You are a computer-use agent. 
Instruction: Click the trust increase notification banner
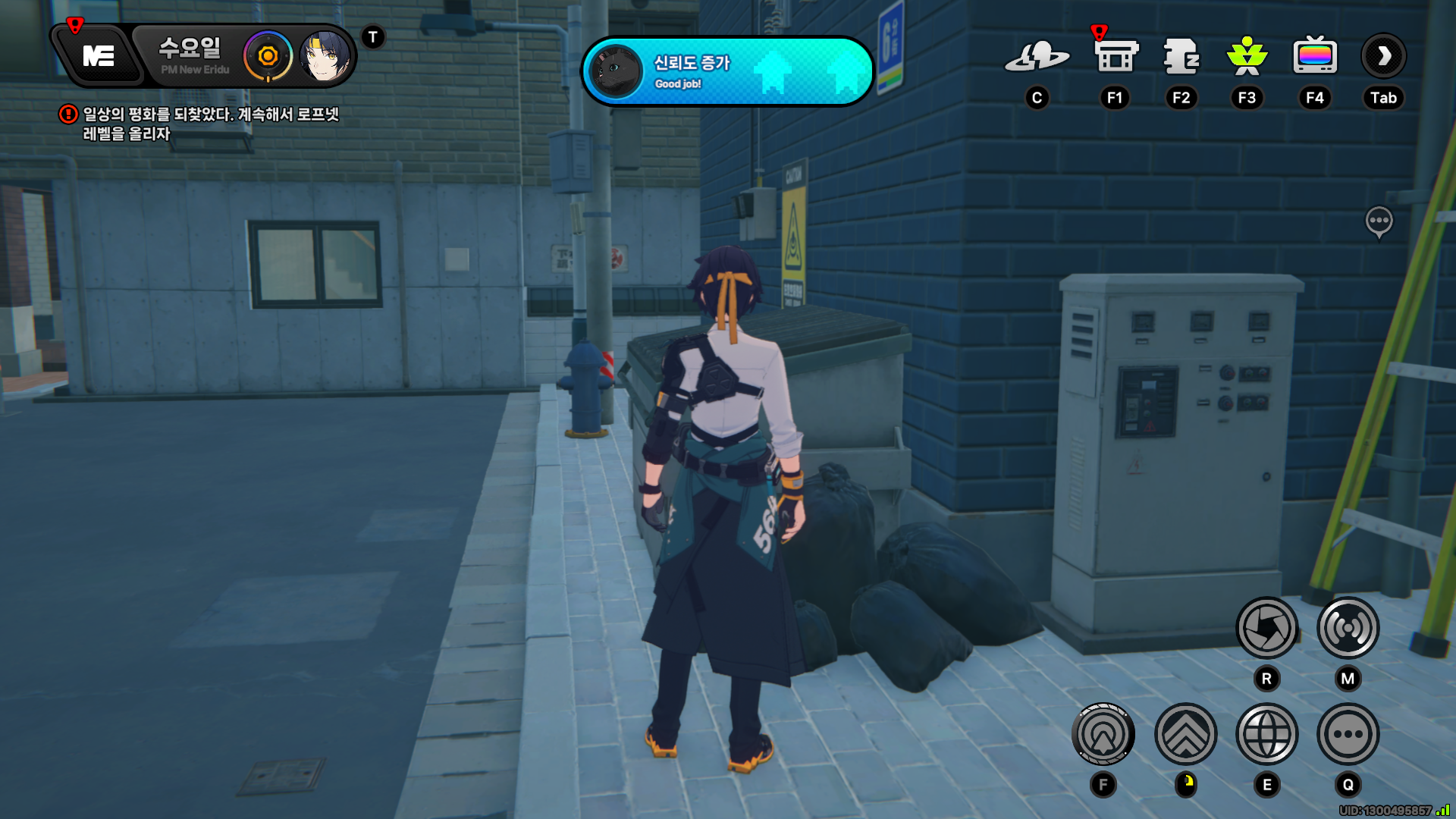click(x=727, y=71)
